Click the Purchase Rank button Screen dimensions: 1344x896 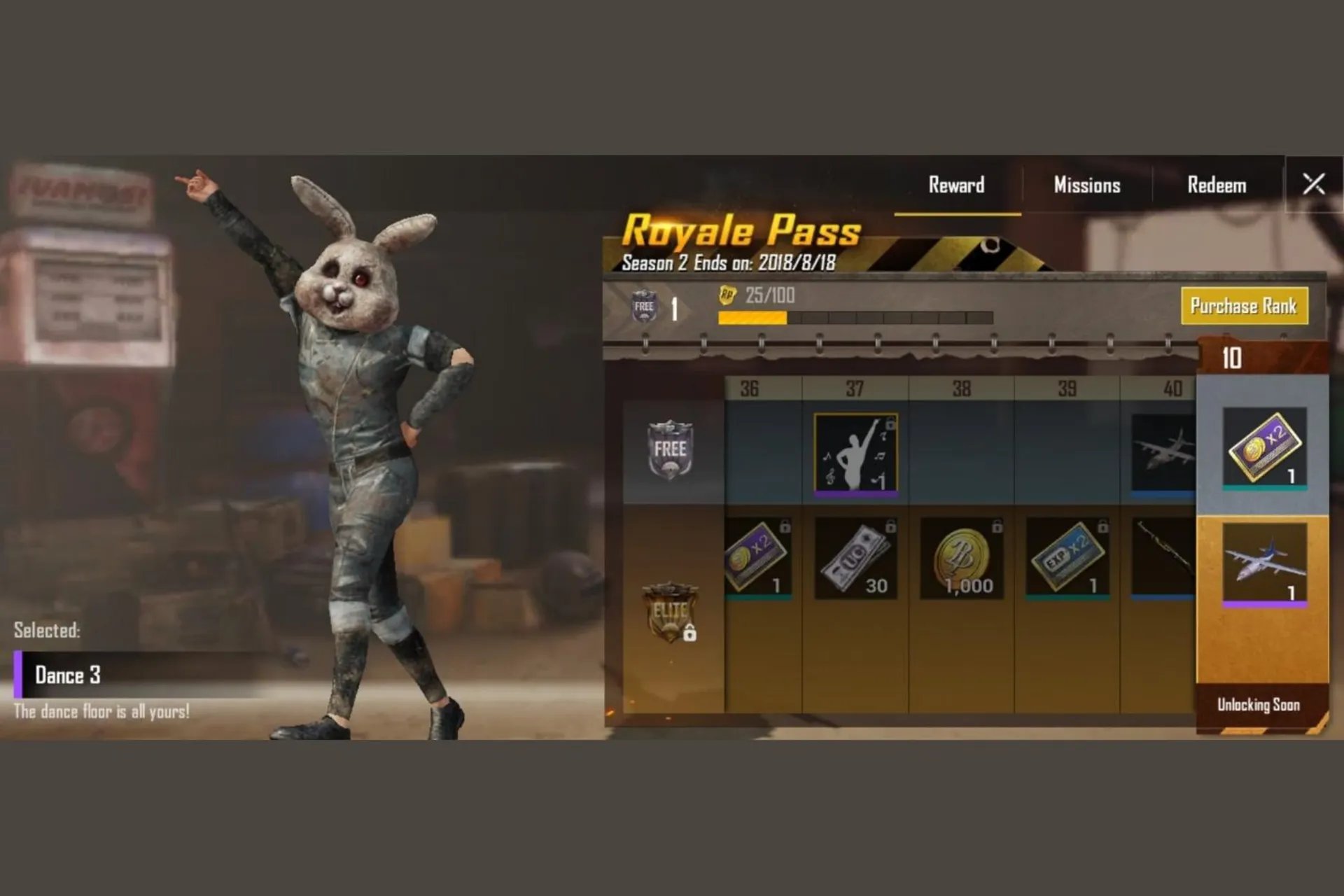point(1244,306)
